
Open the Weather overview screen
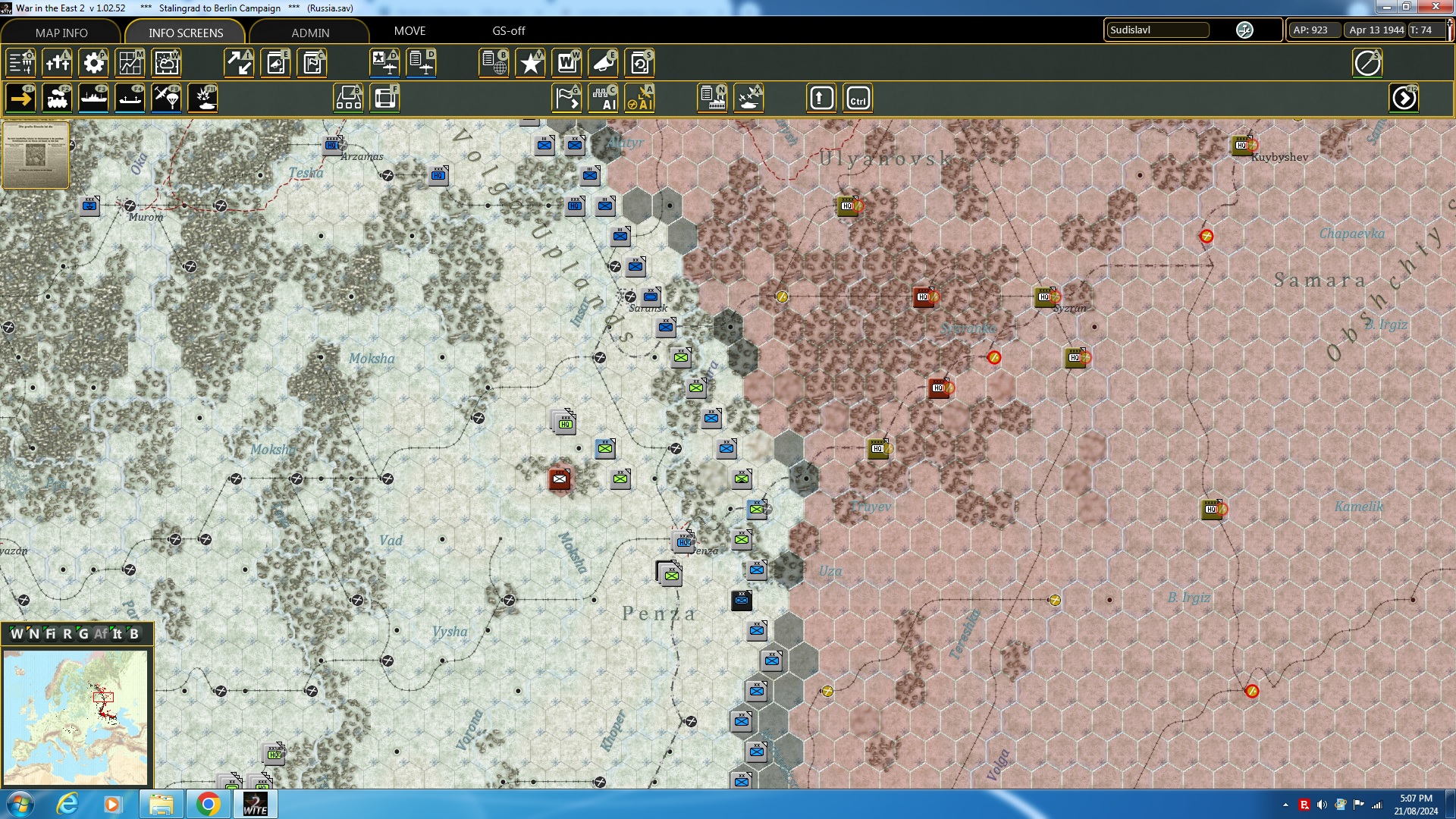click(x=166, y=63)
